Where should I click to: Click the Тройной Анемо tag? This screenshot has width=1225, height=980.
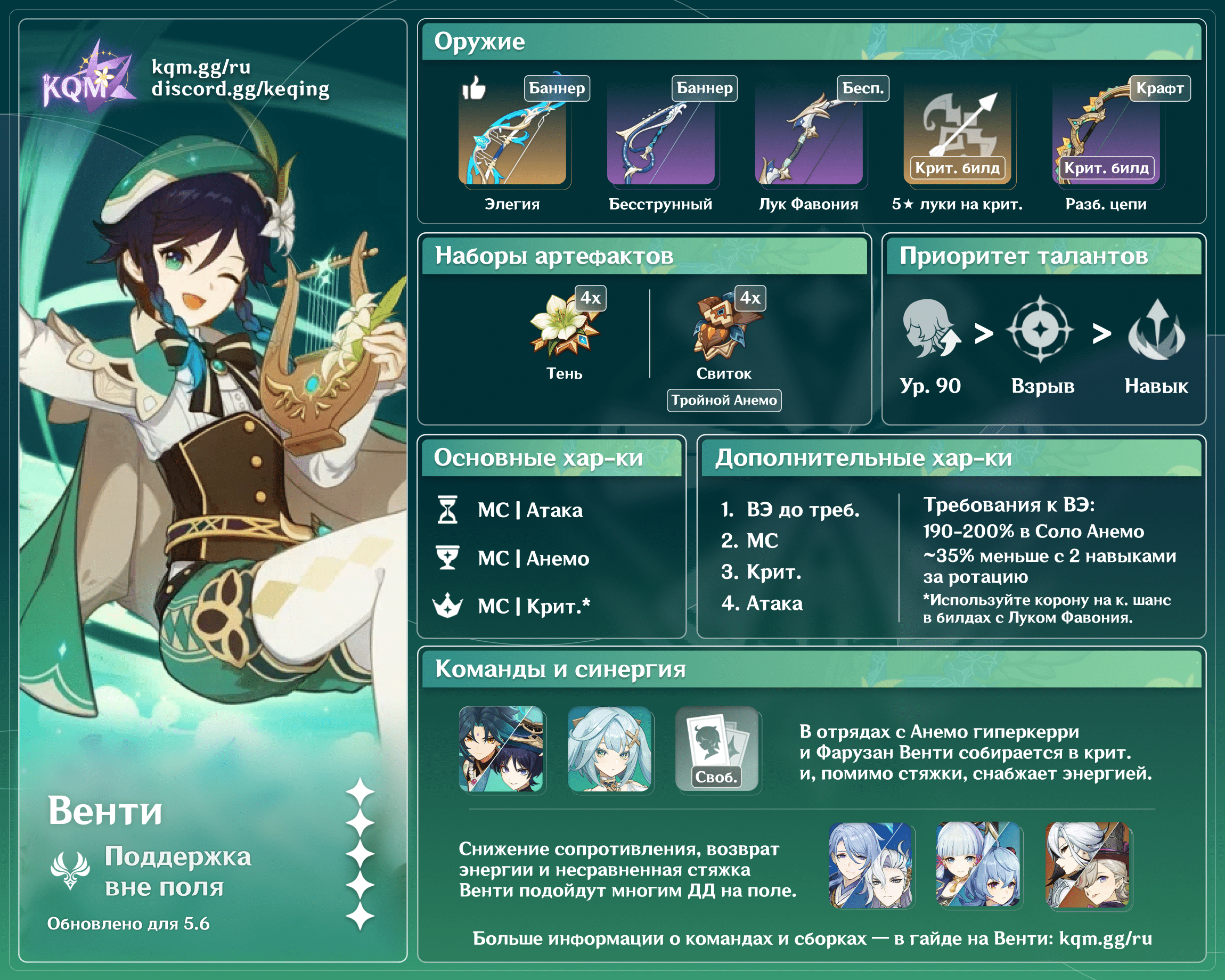coord(723,400)
